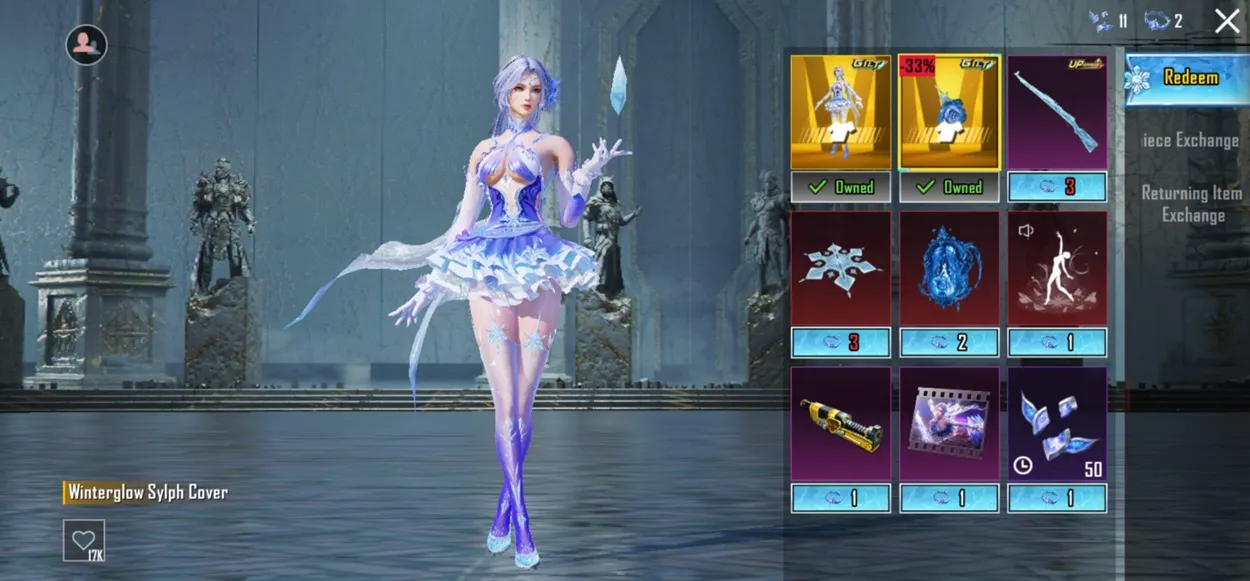Image resolution: width=1250 pixels, height=581 pixels.
Task: Redeem the blue flame emblem for 2 tokens
Action: (x=949, y=343)
